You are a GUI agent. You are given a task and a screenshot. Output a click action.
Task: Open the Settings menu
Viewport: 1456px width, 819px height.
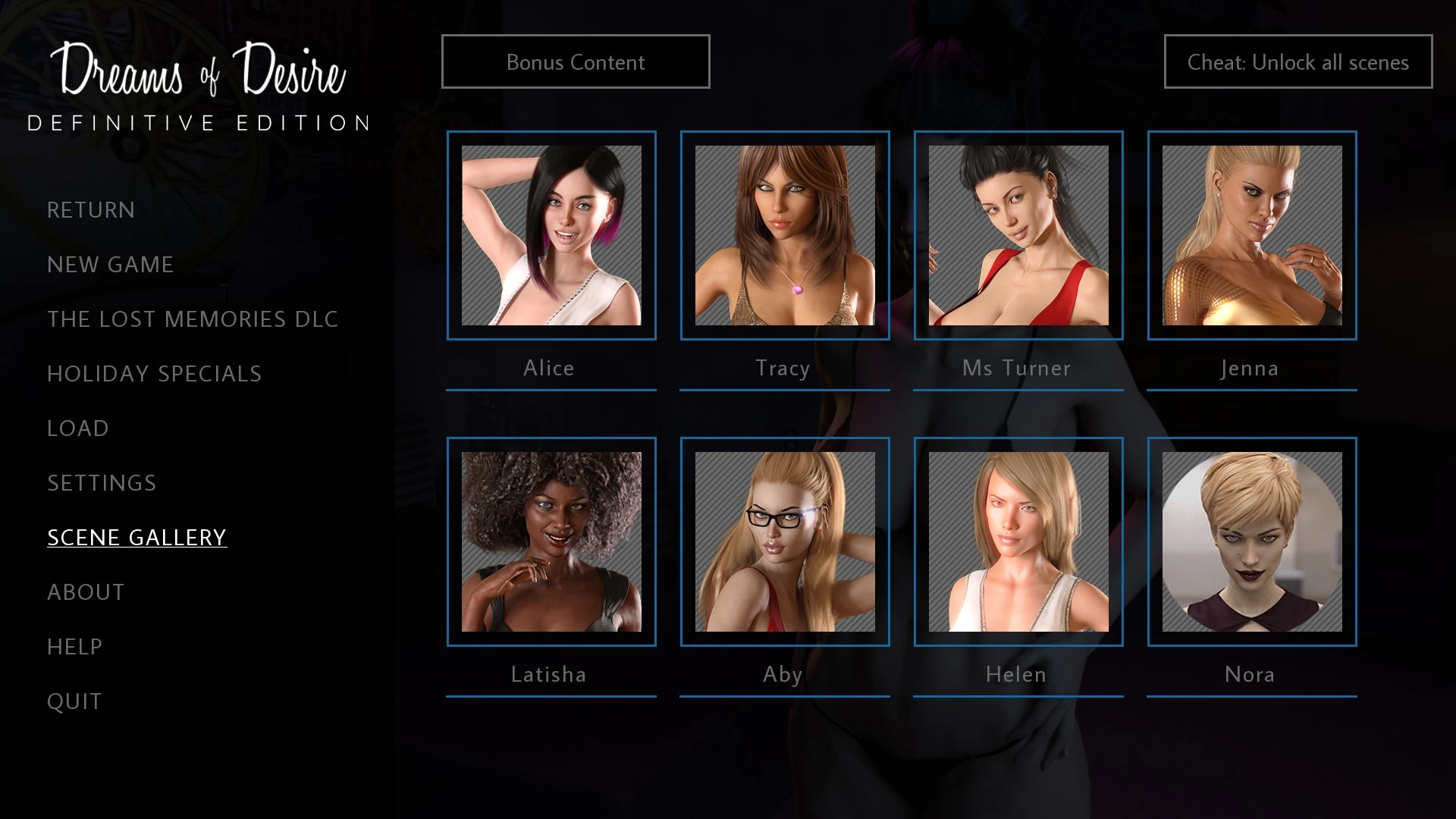pyautogui.click(x=102, y=483)
